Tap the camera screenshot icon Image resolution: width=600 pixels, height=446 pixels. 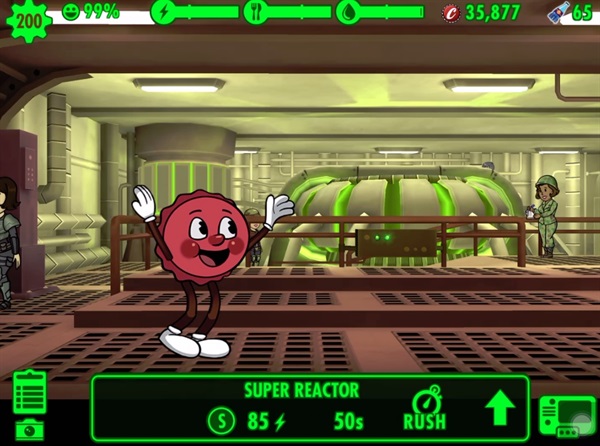30,429
